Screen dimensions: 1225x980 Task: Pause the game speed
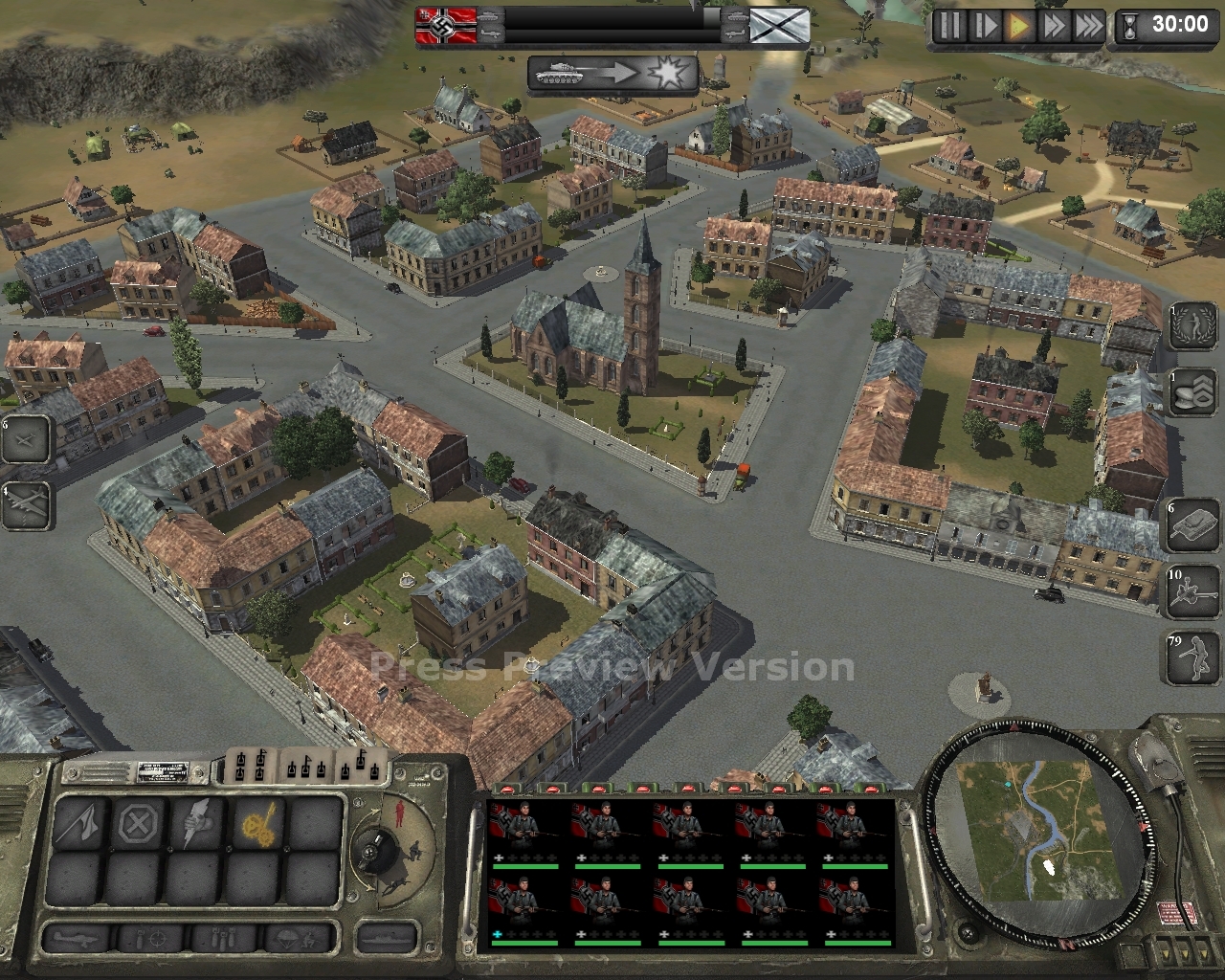click(949, 25)
